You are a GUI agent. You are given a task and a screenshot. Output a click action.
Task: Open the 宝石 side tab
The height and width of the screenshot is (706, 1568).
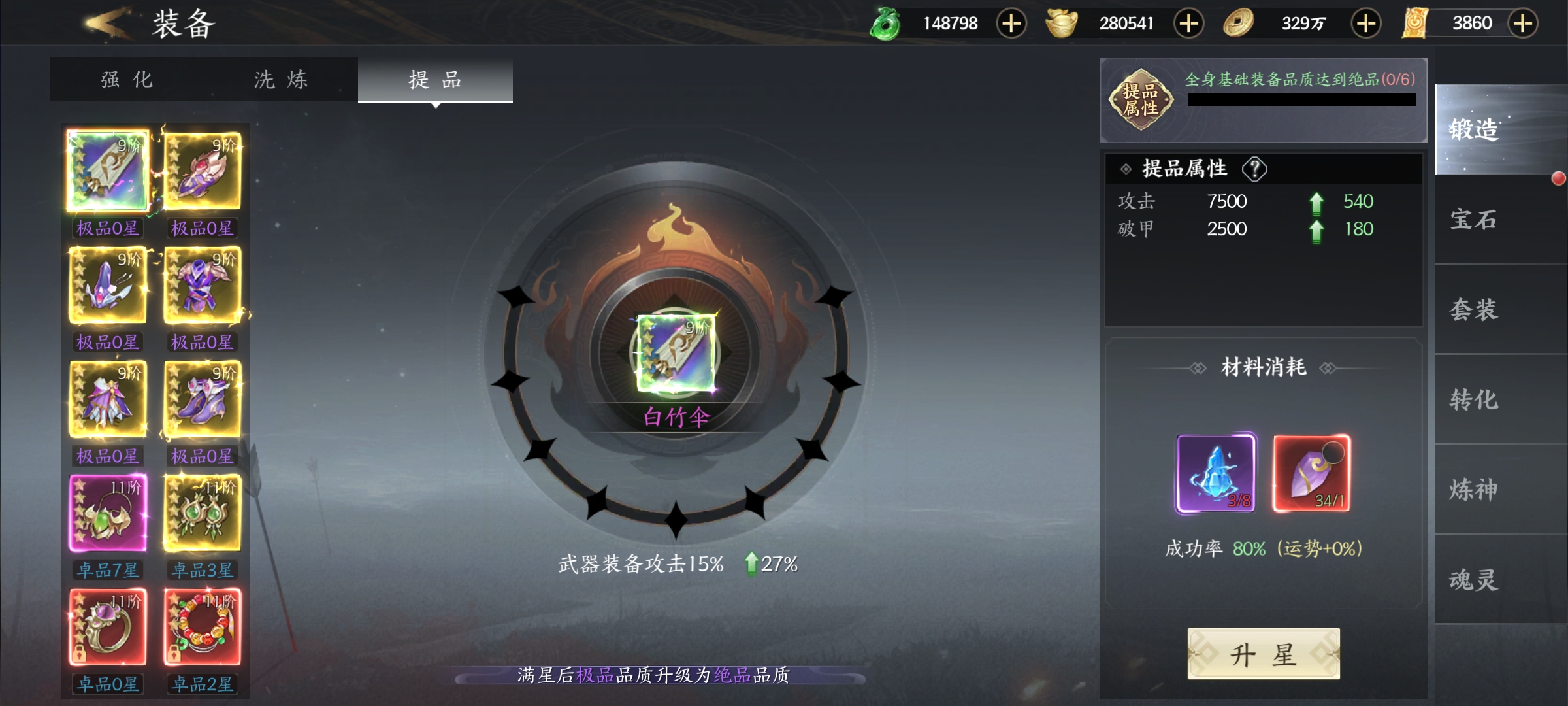pyautogui.click(x=1474, y=220)
